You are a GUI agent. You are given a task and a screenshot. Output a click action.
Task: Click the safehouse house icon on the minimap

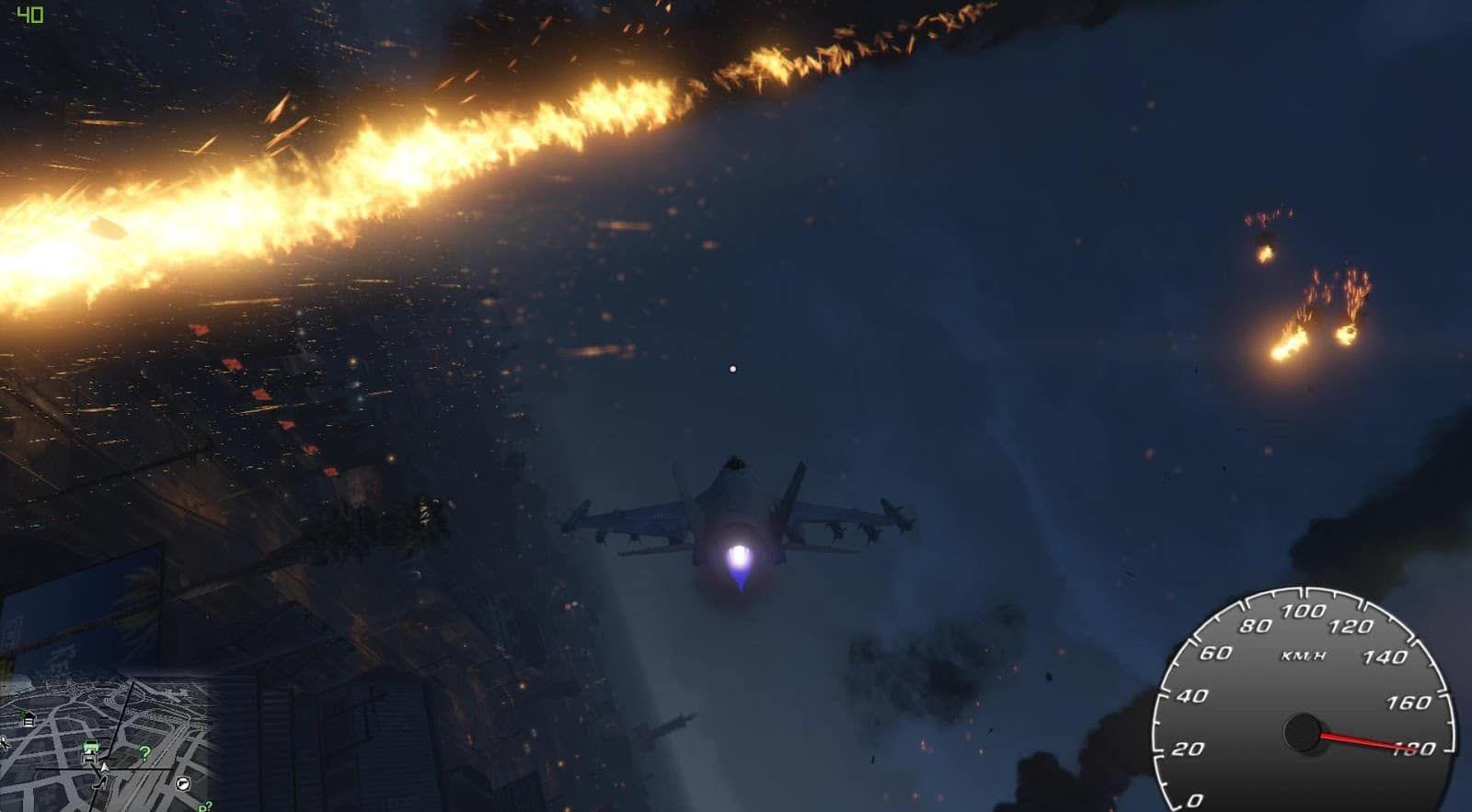click(28, 718)
